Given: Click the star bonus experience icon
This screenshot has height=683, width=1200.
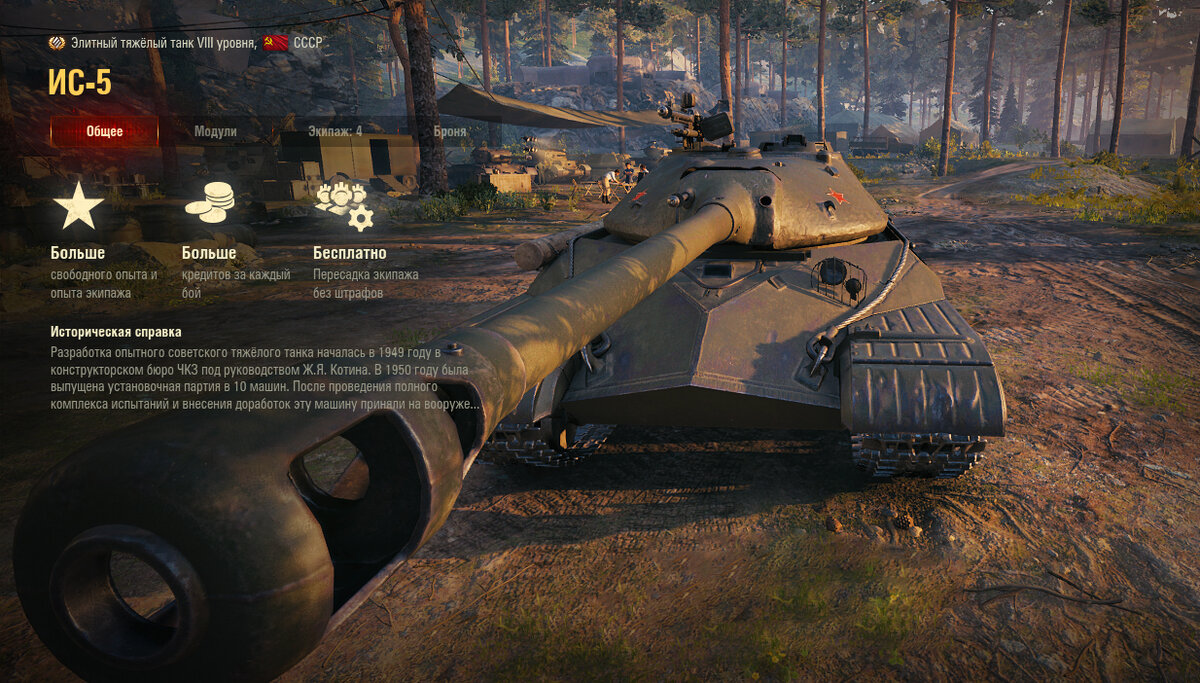Looking at the screenshot, I should (x=78, y=205).
